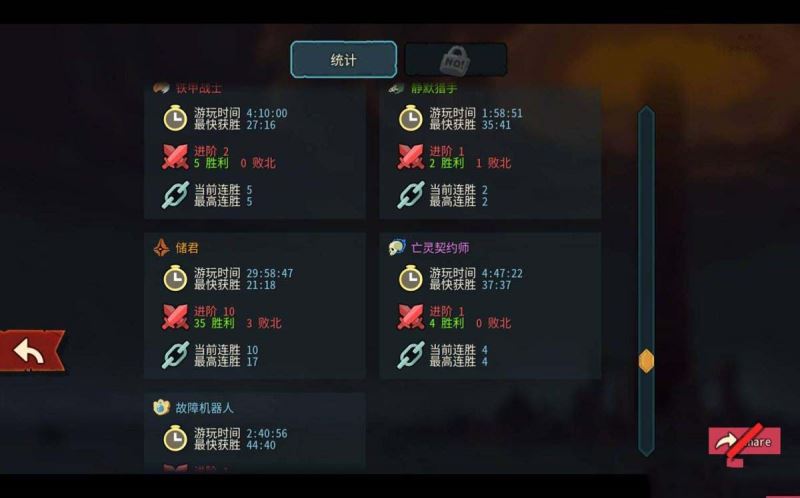The height and width of the screenshot is (498, 800).
Task: Go back with the red arrow button
Action: pos(32,351)
